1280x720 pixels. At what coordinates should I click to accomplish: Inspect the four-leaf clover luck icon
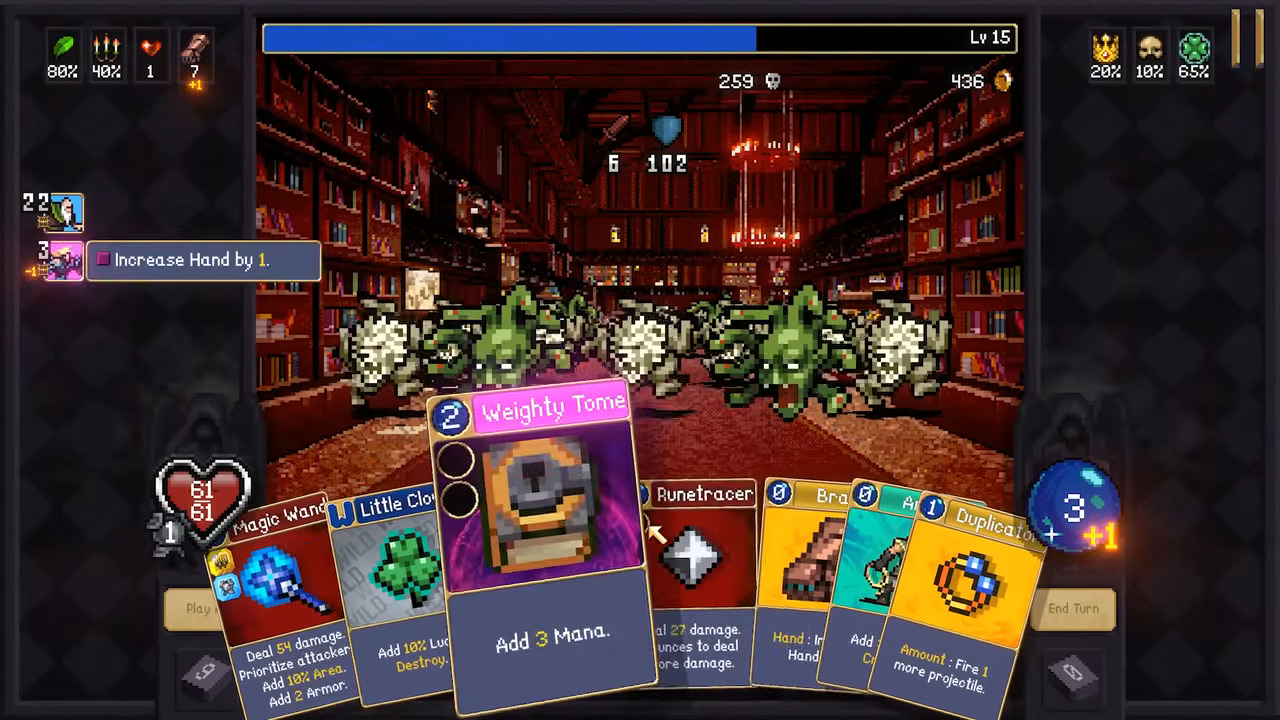pos(1194,47)
